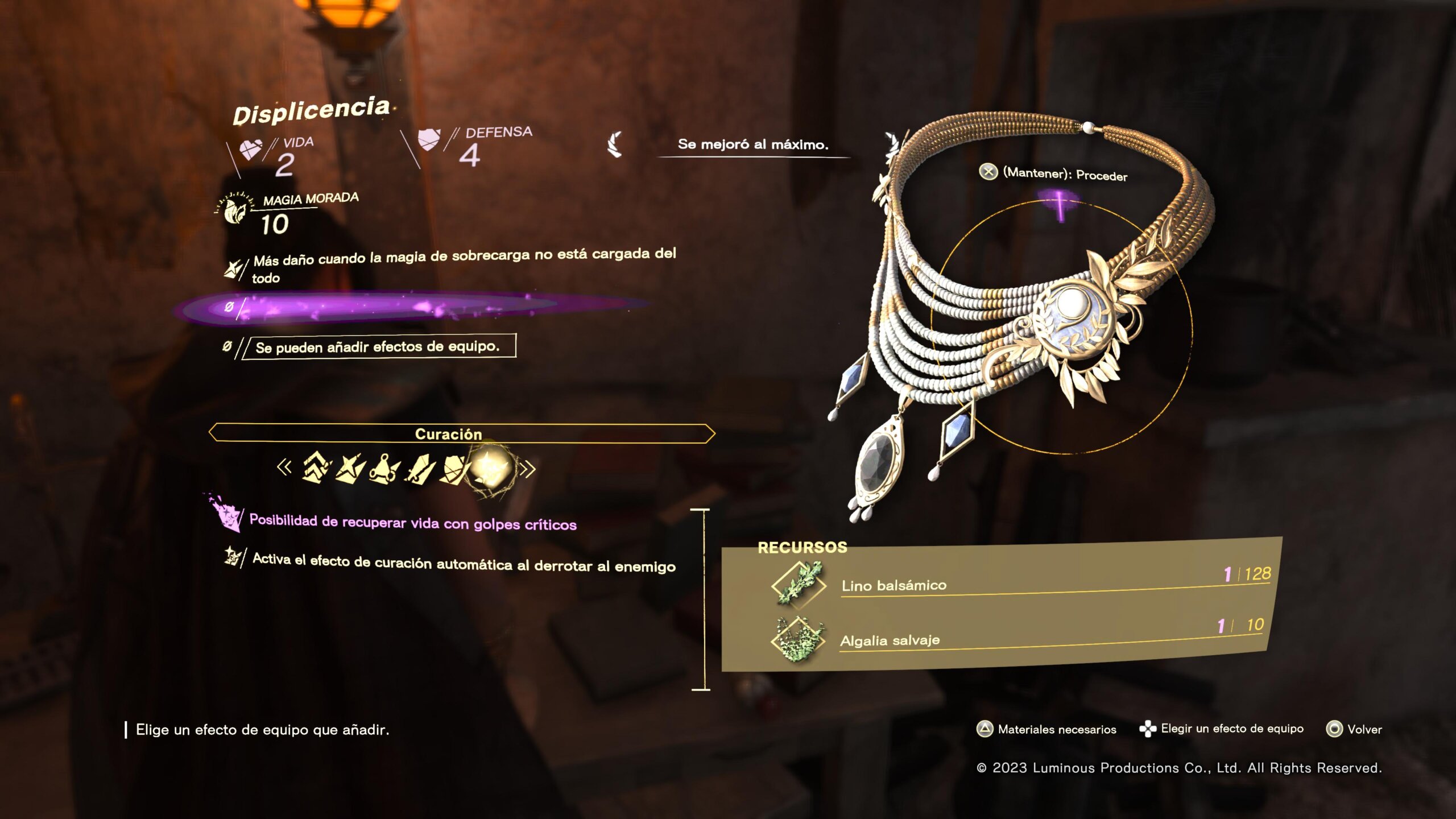Choose effect curación automática al derrotar enemigo

pyautogui.click(x=464, y=563)
